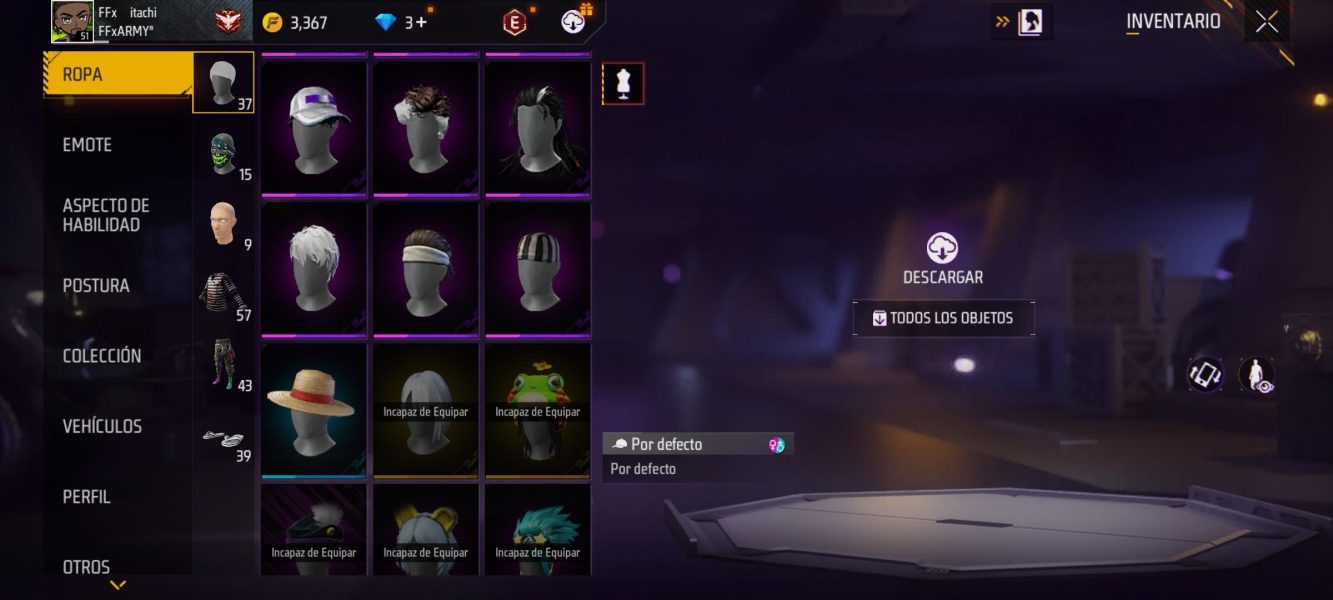Screen dimensions: 1333x600
Task: Choose the green mask subcategory
Action: click(224, 153)
